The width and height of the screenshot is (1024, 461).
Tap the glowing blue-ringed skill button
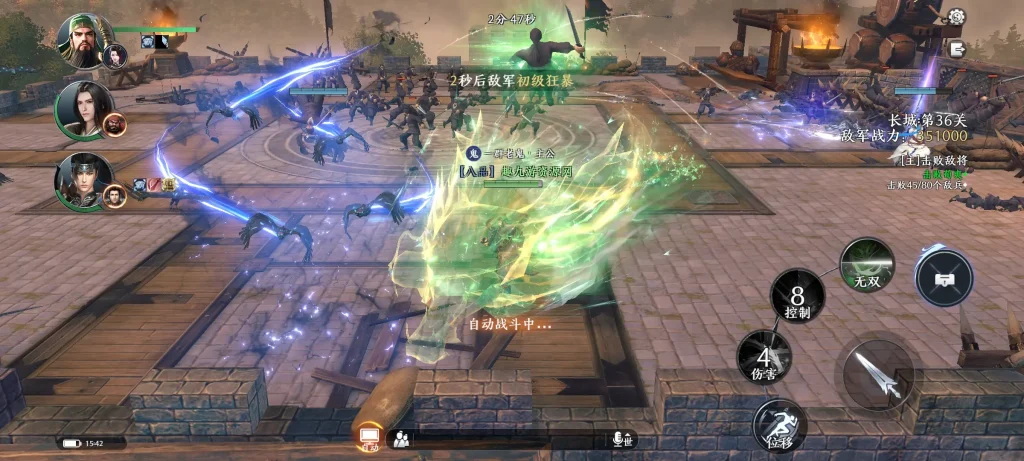tap(944, 277)
